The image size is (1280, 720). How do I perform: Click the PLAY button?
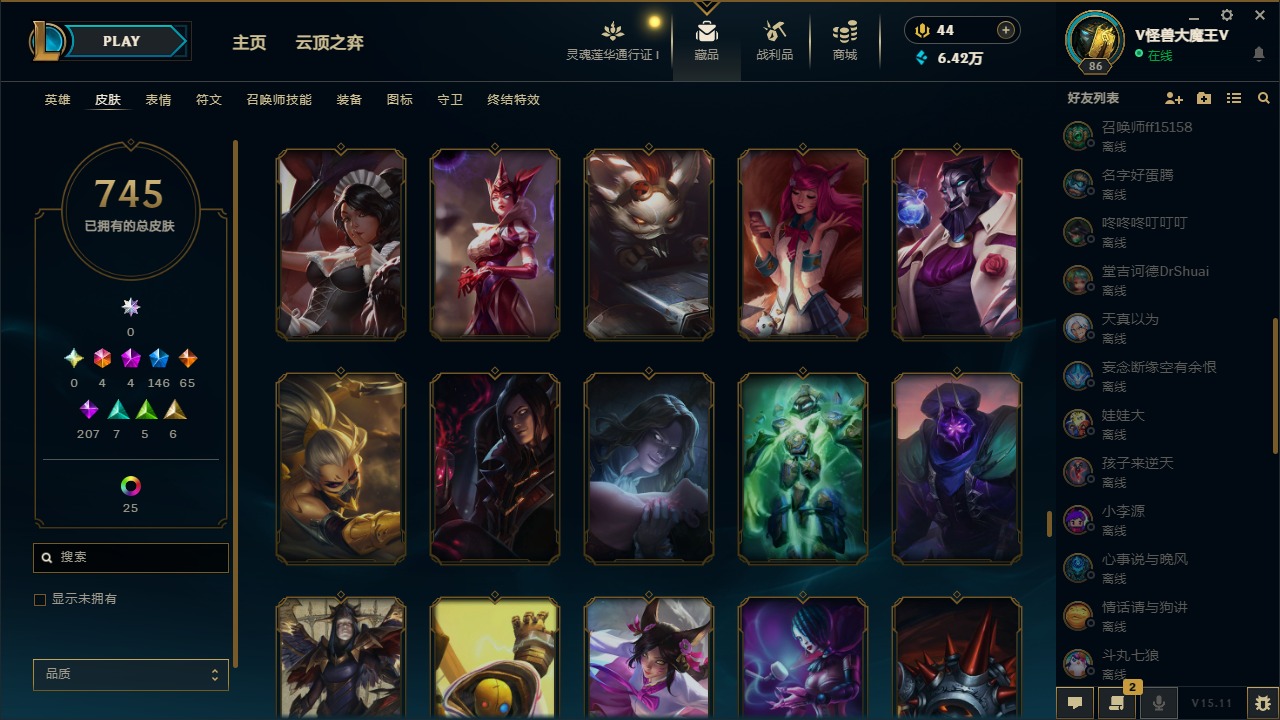[x=121, y=41]
